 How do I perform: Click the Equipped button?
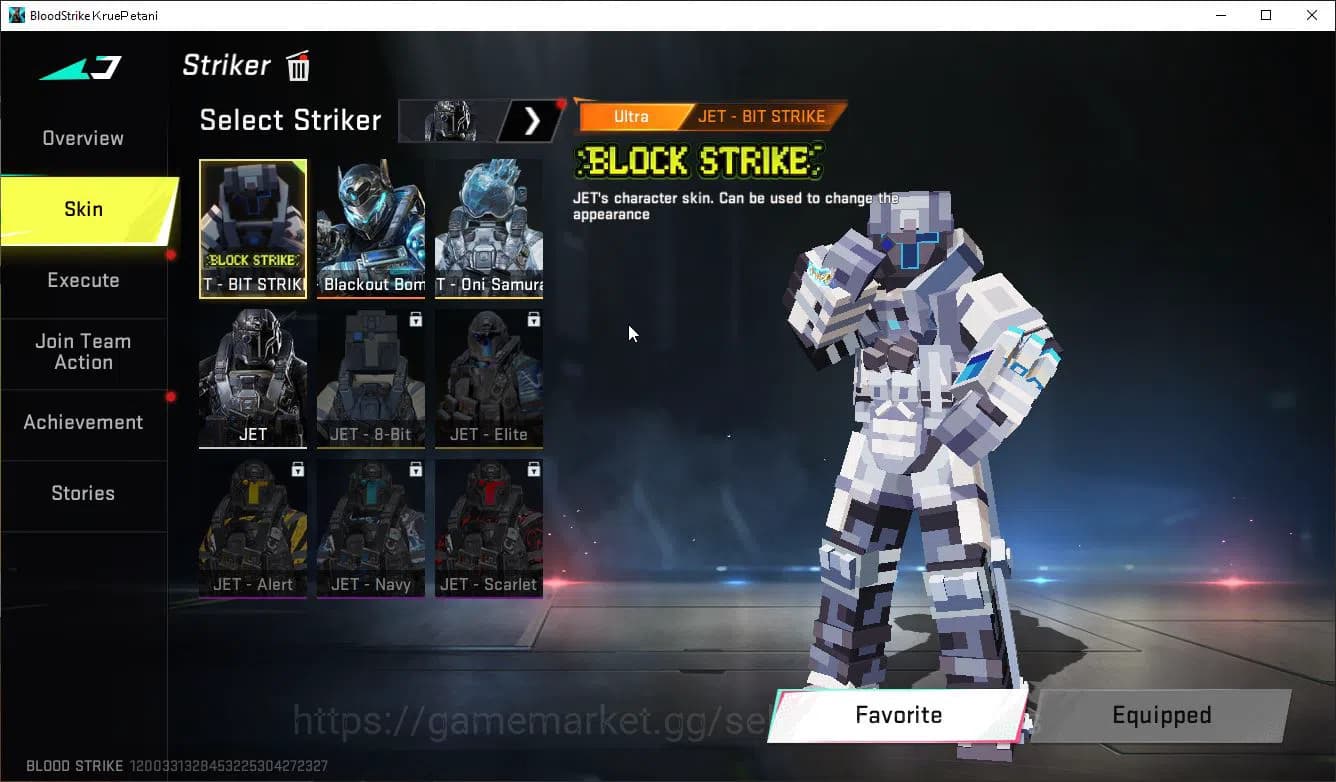coord(1161,715)
